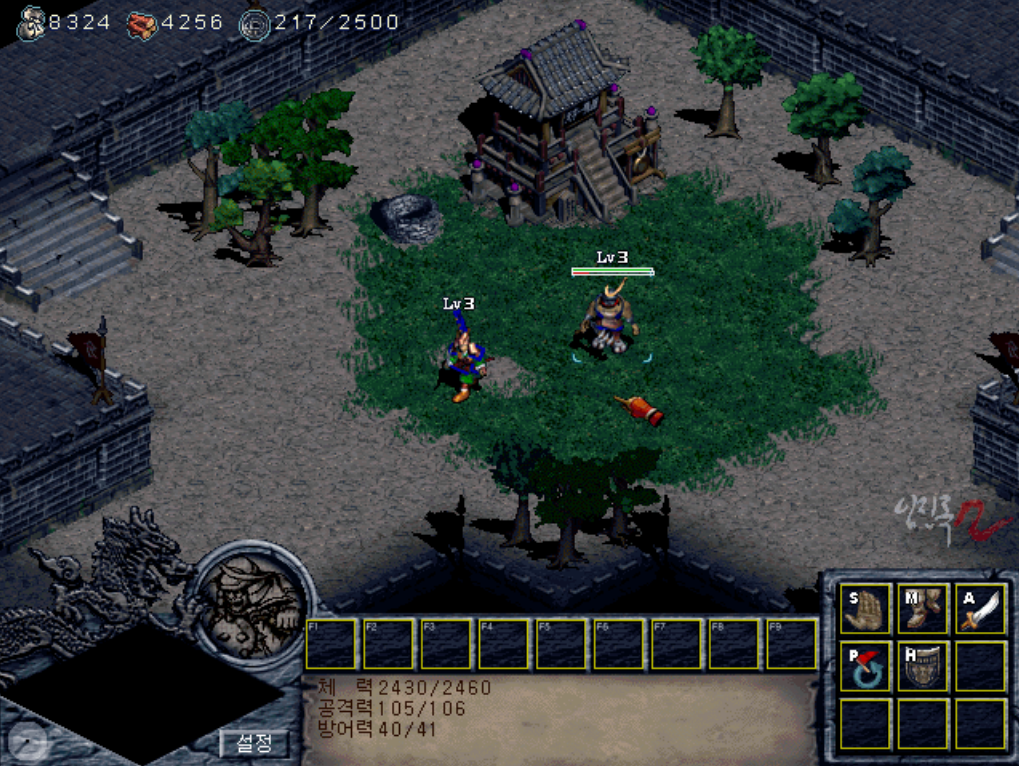Select the highlighted Lv3 samurai unit
The height and width of the screenshot is (766, 1019).
tap(610, 318)
